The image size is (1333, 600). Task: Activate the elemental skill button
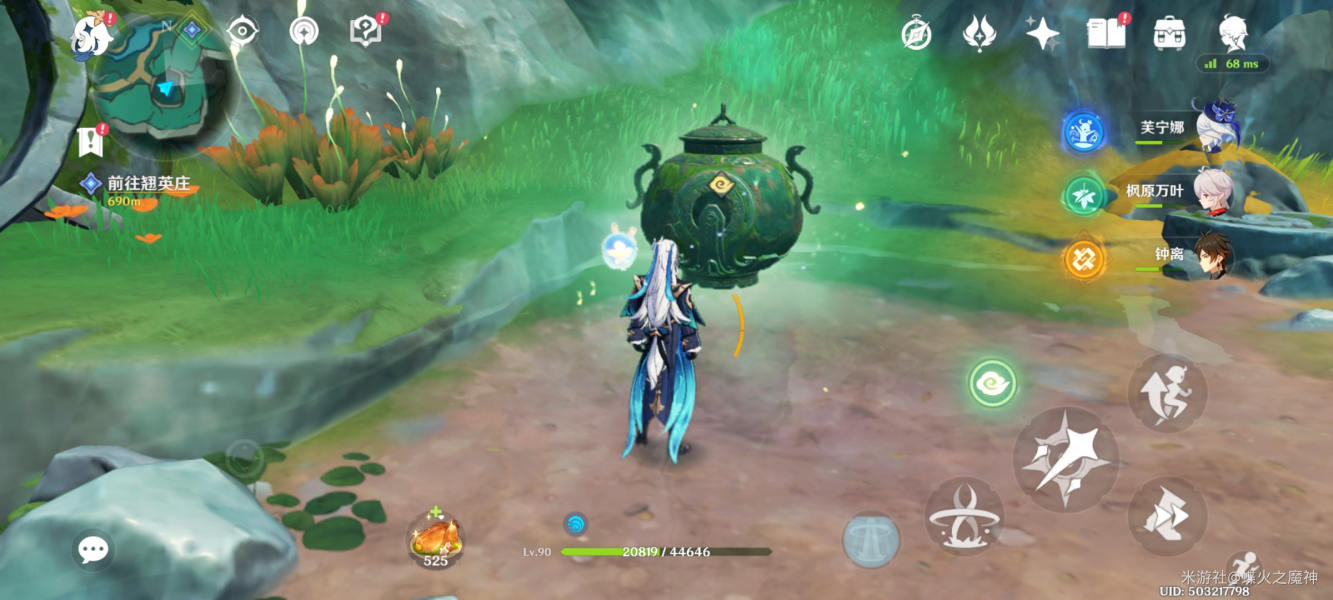[x=964, y=516]
